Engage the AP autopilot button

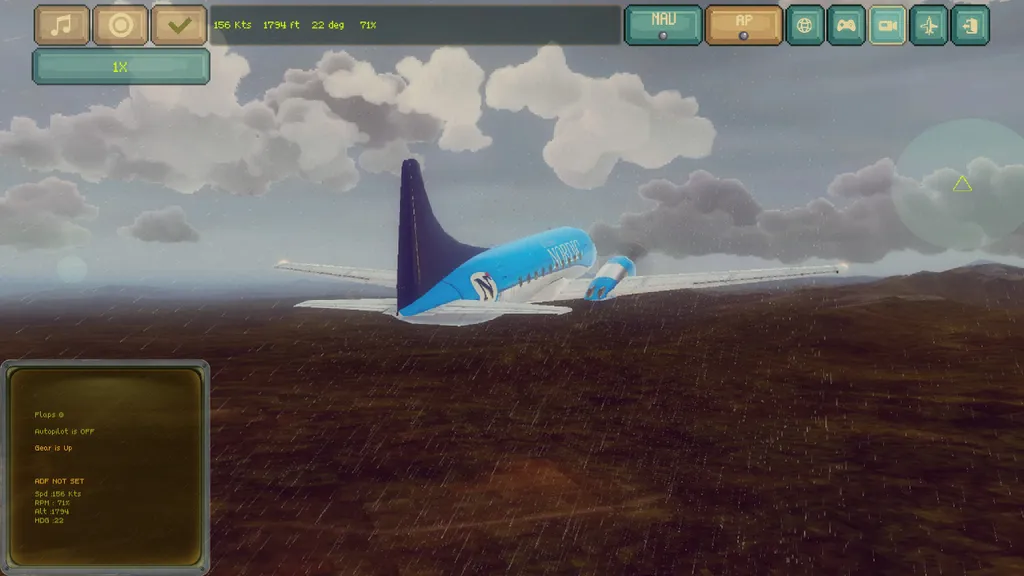[x=743, y=25]
